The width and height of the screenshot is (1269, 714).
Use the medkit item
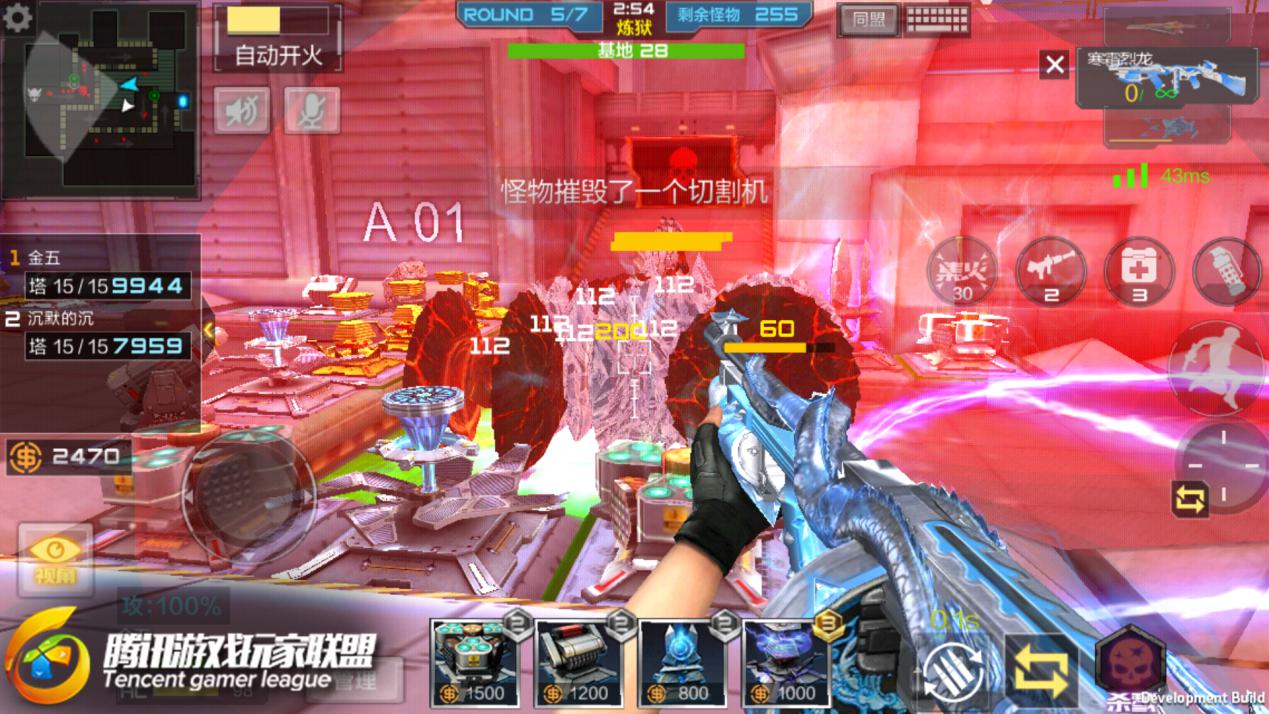(x=1138, y=271)
